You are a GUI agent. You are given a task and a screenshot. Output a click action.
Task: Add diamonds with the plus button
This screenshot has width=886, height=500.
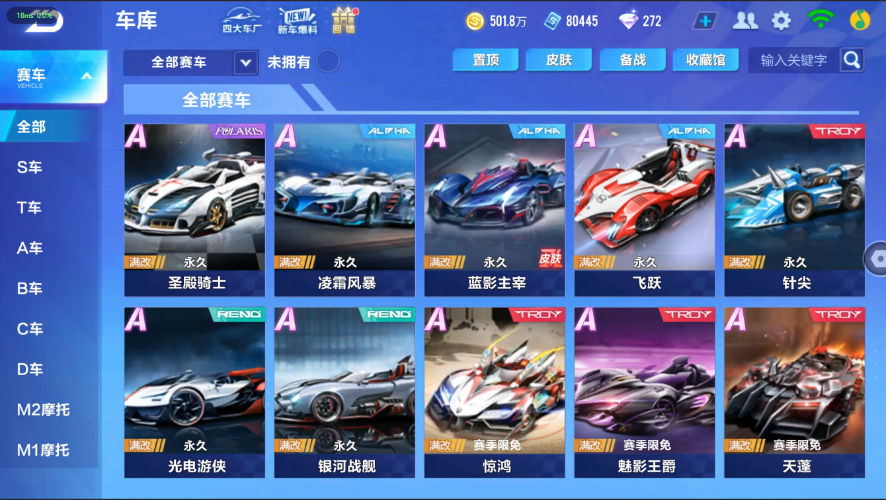[704, 21]
